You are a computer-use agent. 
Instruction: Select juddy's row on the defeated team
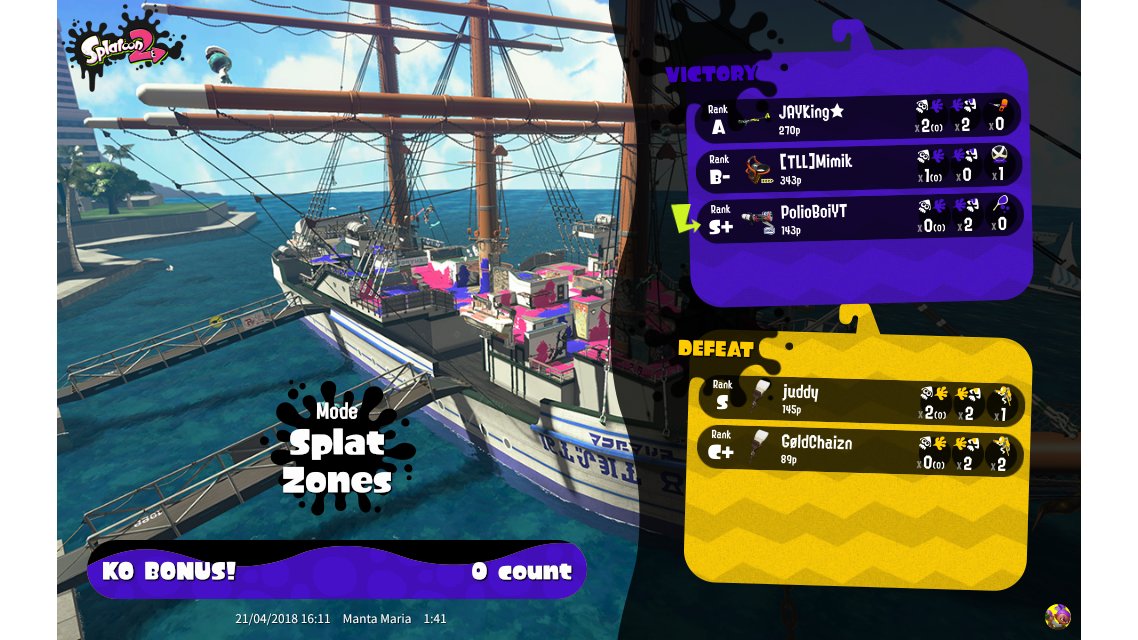[x=858, y=399]
